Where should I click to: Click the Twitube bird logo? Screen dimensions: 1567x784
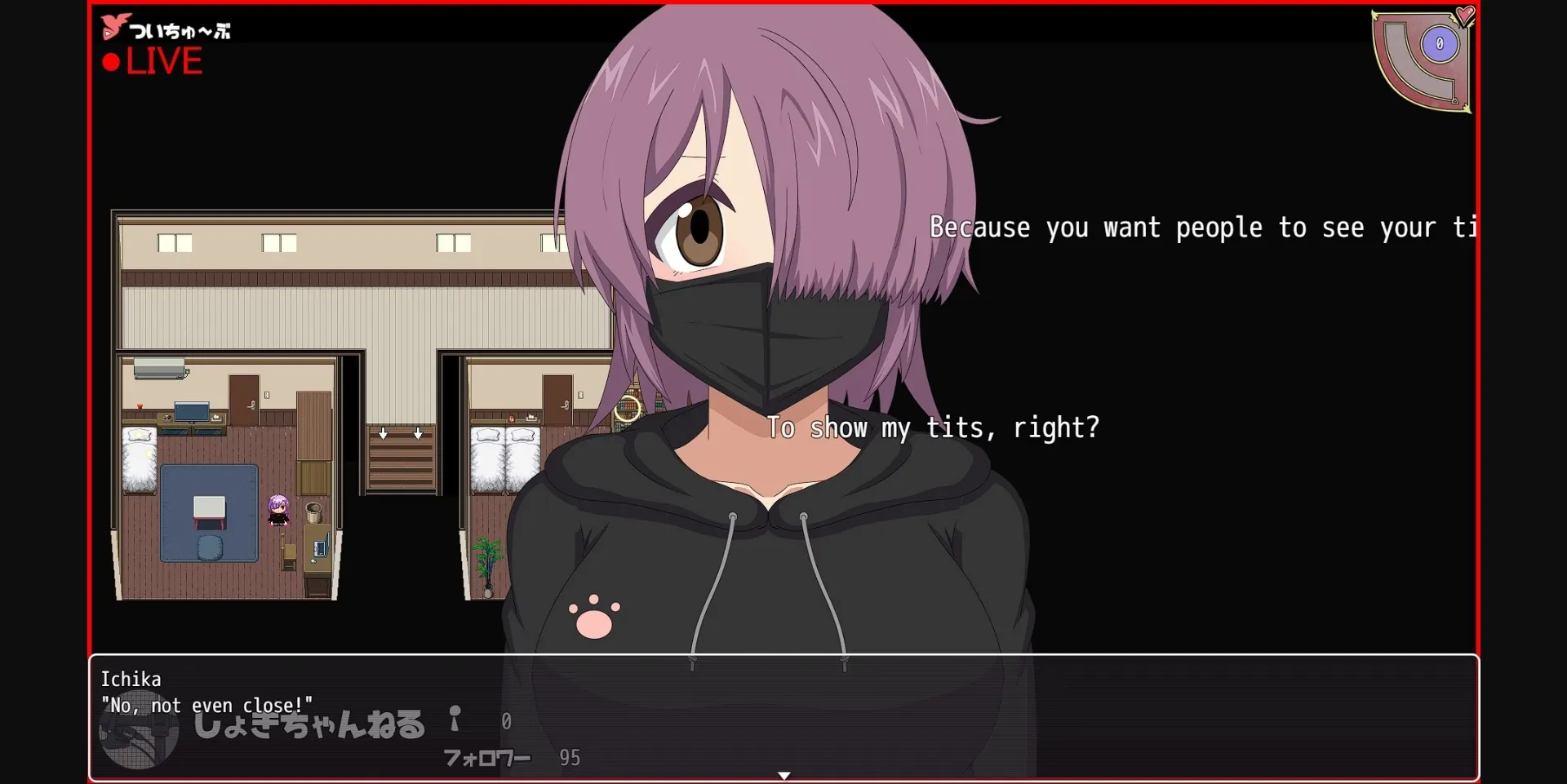pyautogui.click(x=114, y=25)
